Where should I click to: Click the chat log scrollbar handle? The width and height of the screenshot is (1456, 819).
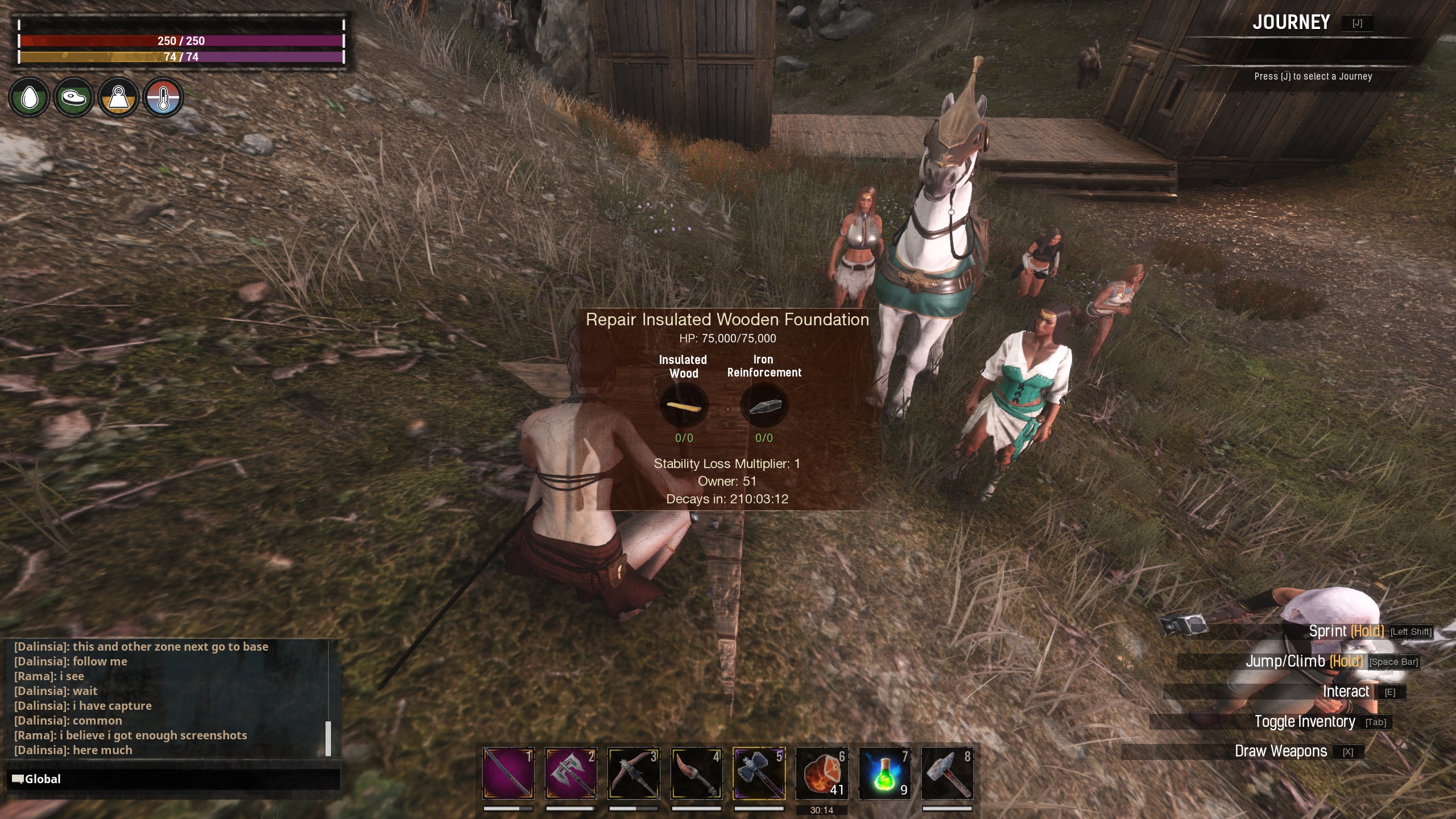pos(328,738)
